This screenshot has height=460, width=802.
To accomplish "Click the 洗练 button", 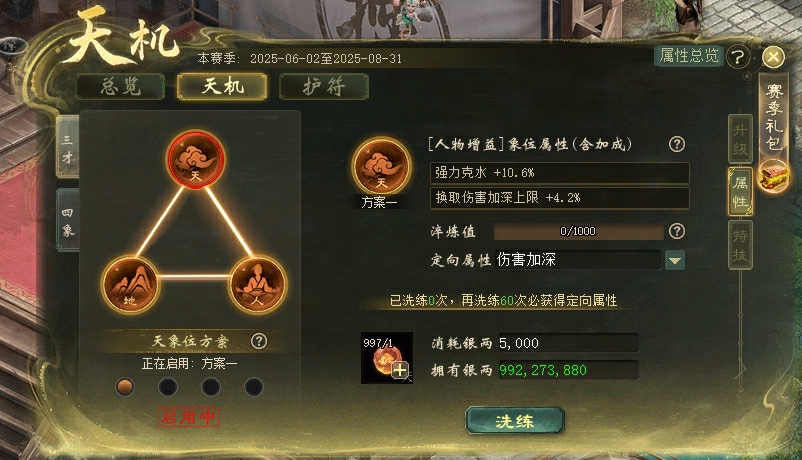I will [514, 421].
